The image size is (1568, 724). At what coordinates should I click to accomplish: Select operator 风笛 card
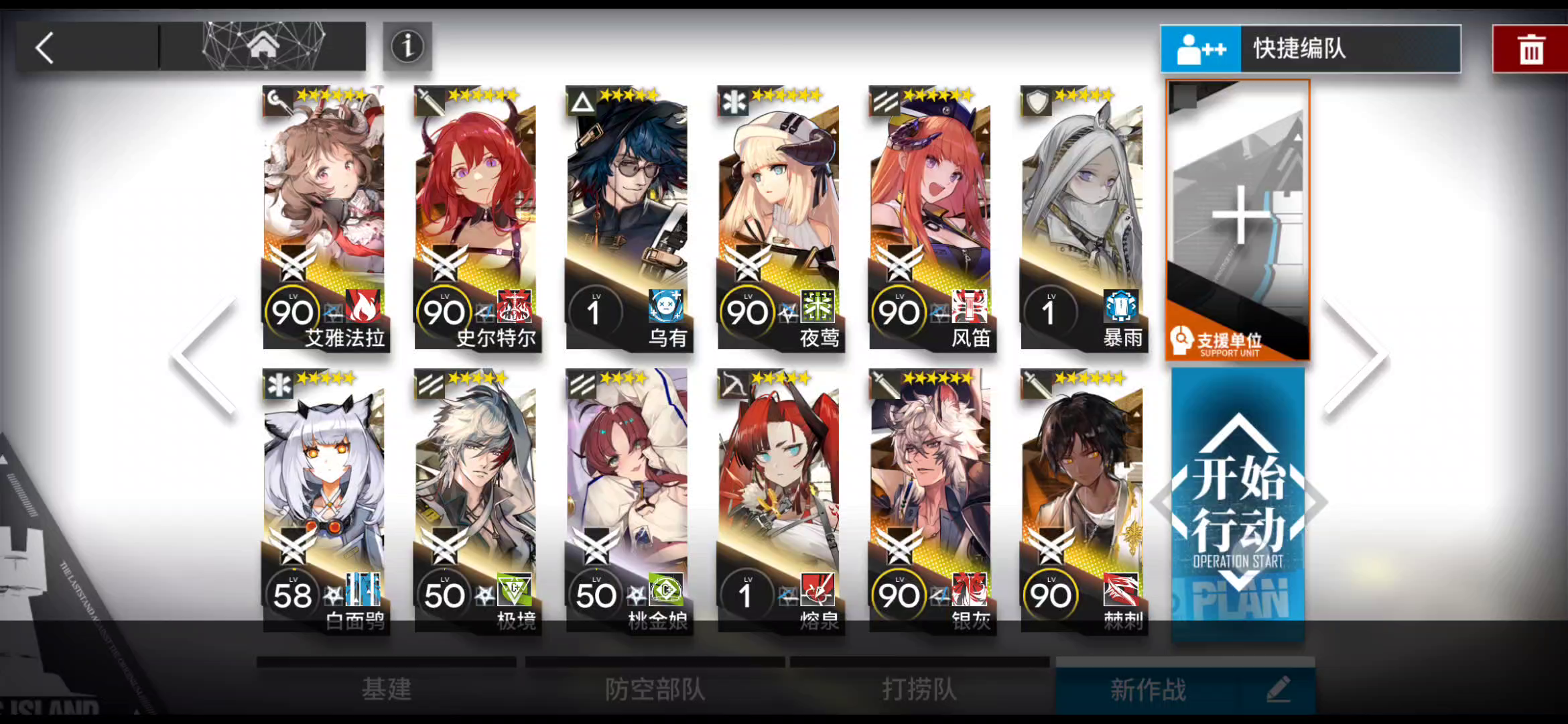931,218
